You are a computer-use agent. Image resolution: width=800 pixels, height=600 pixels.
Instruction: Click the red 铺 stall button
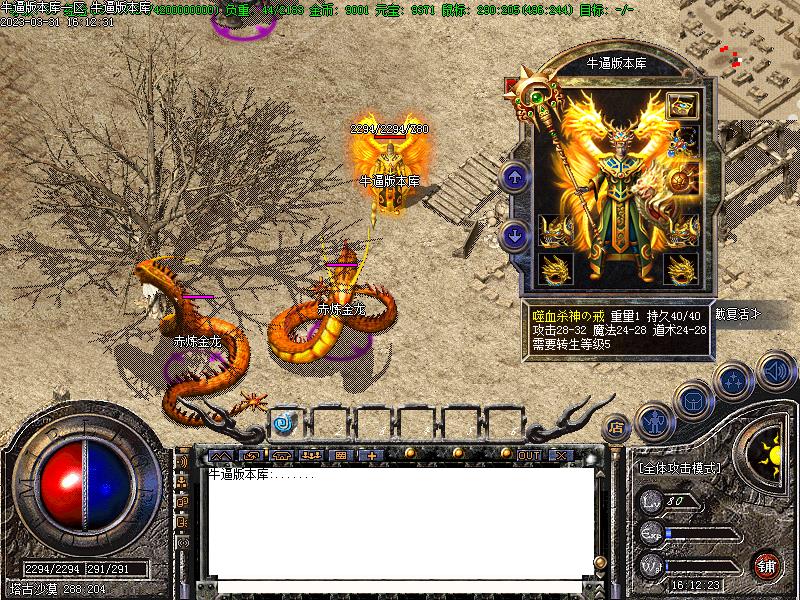coord(767,565)
